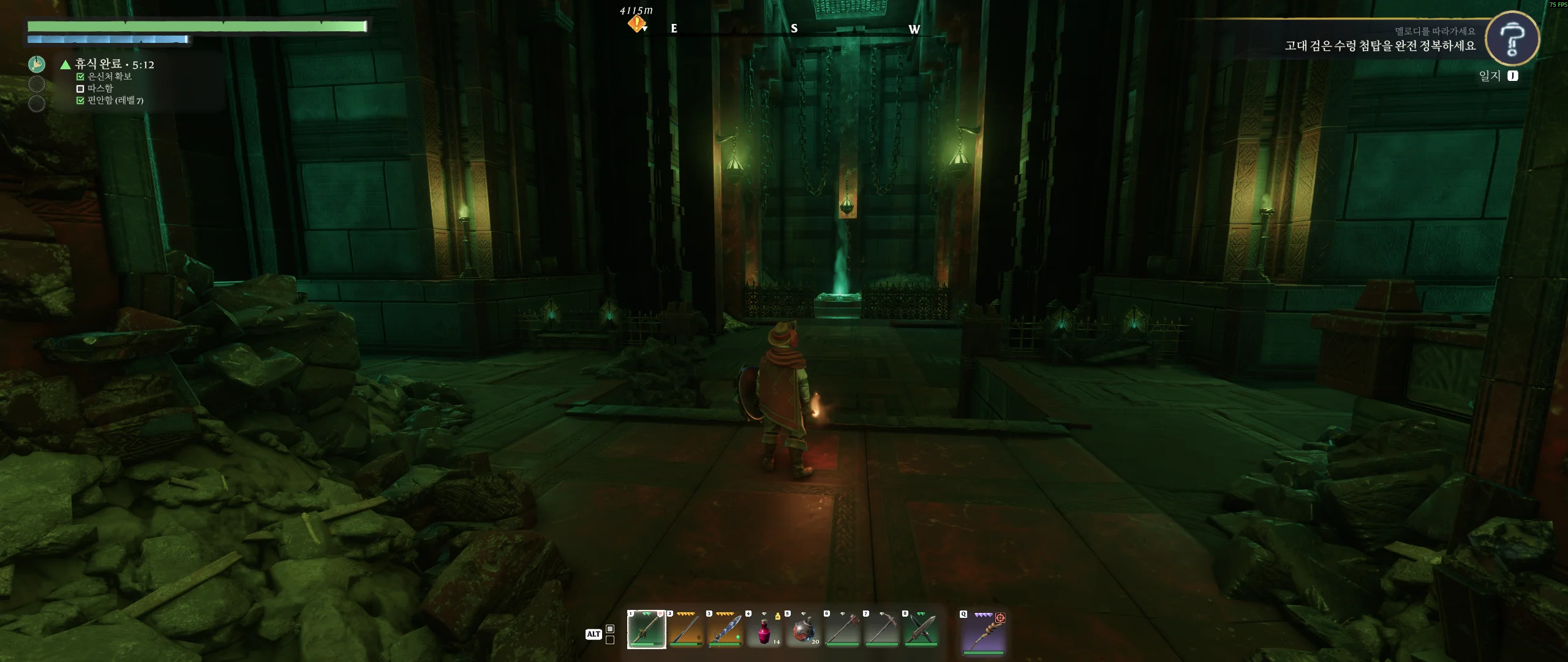This screenshot has width=1568, height=662.
Task: Click the active food buff icon
Action: point(37,64)
